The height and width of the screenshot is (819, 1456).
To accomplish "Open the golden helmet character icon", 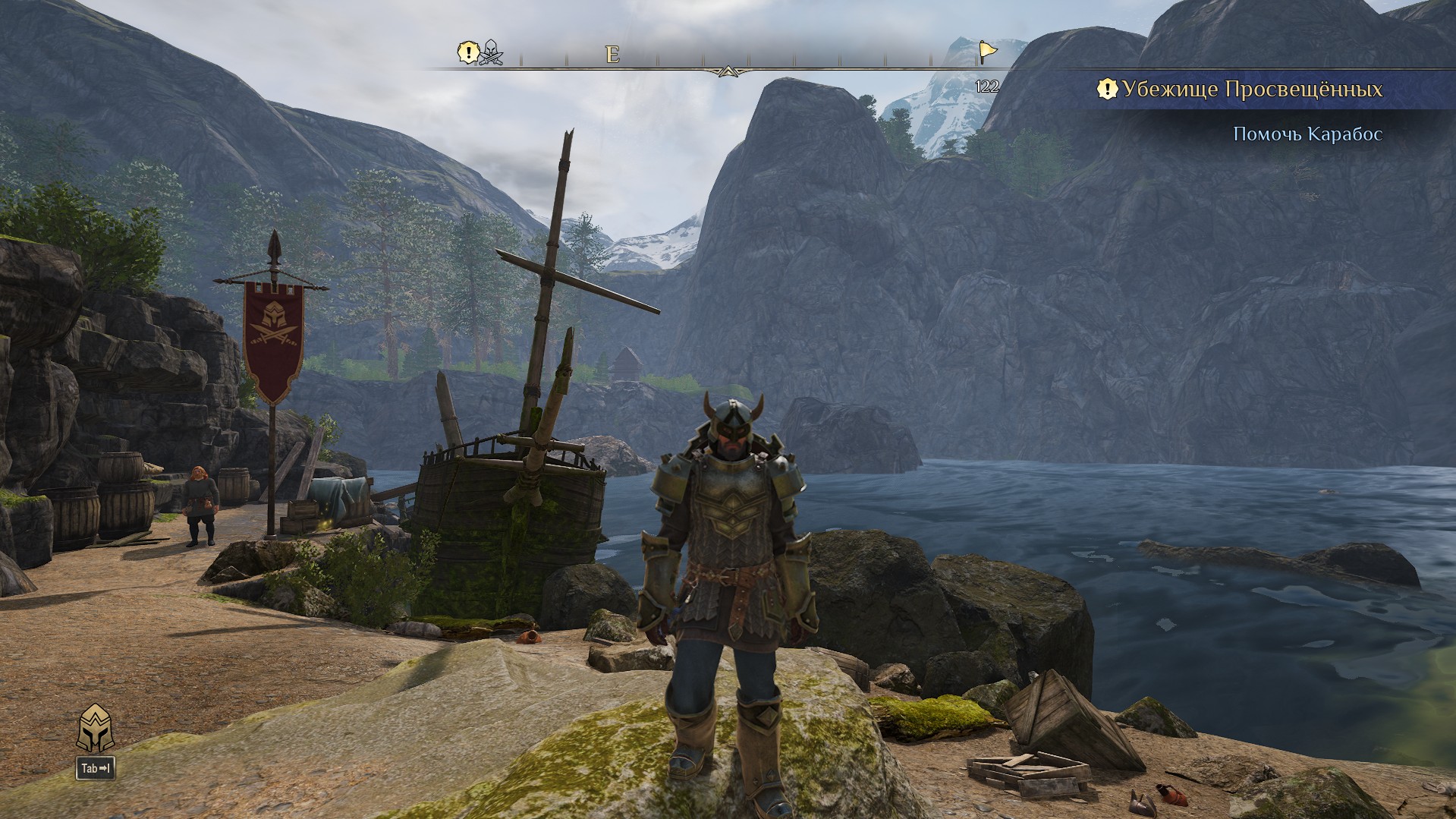I will coord(95,728).
